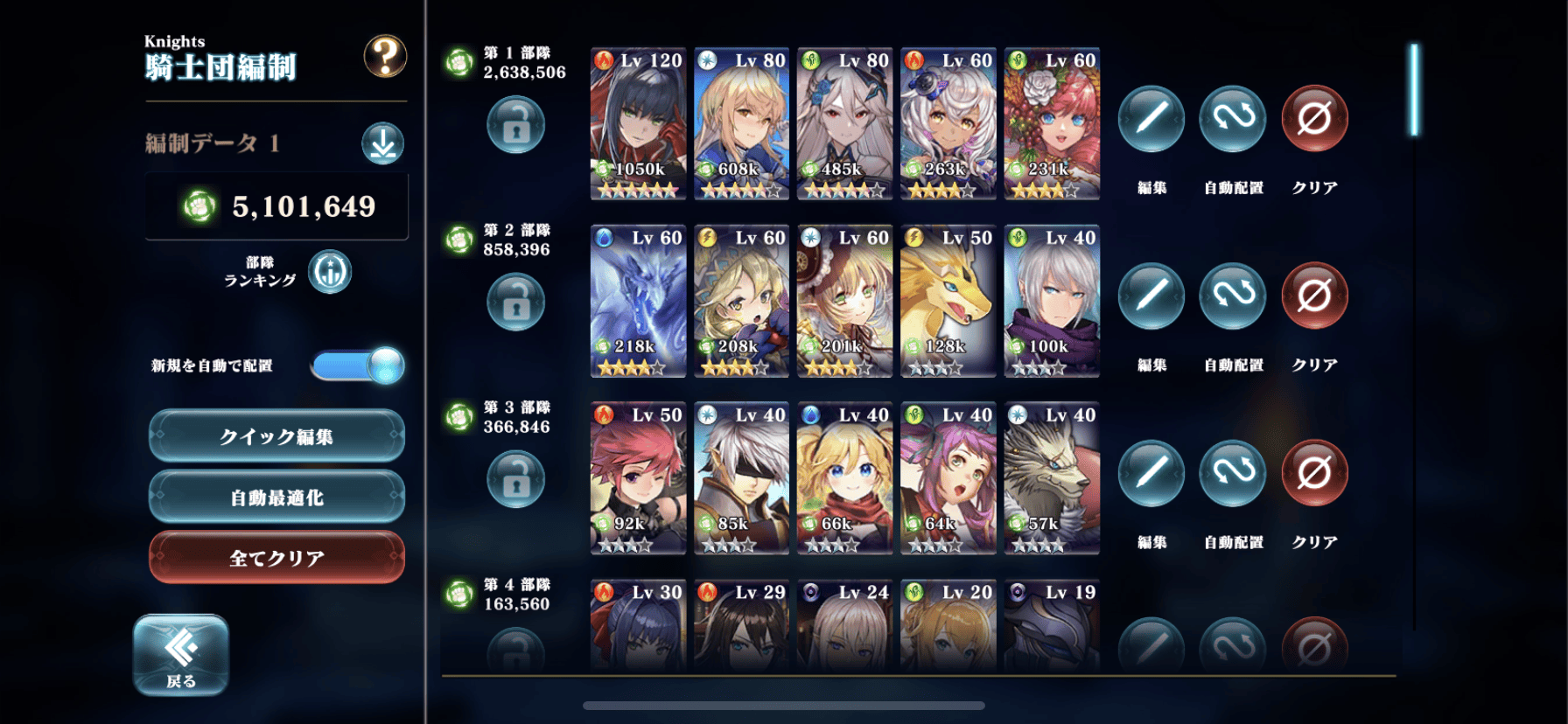Choose the golden dragon card at 128k

tap(948, 301)
